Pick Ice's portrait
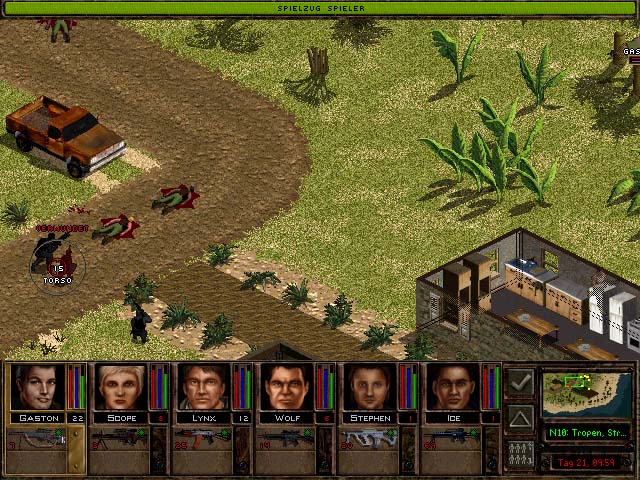640x480 pixels. (x=452, y=387)
